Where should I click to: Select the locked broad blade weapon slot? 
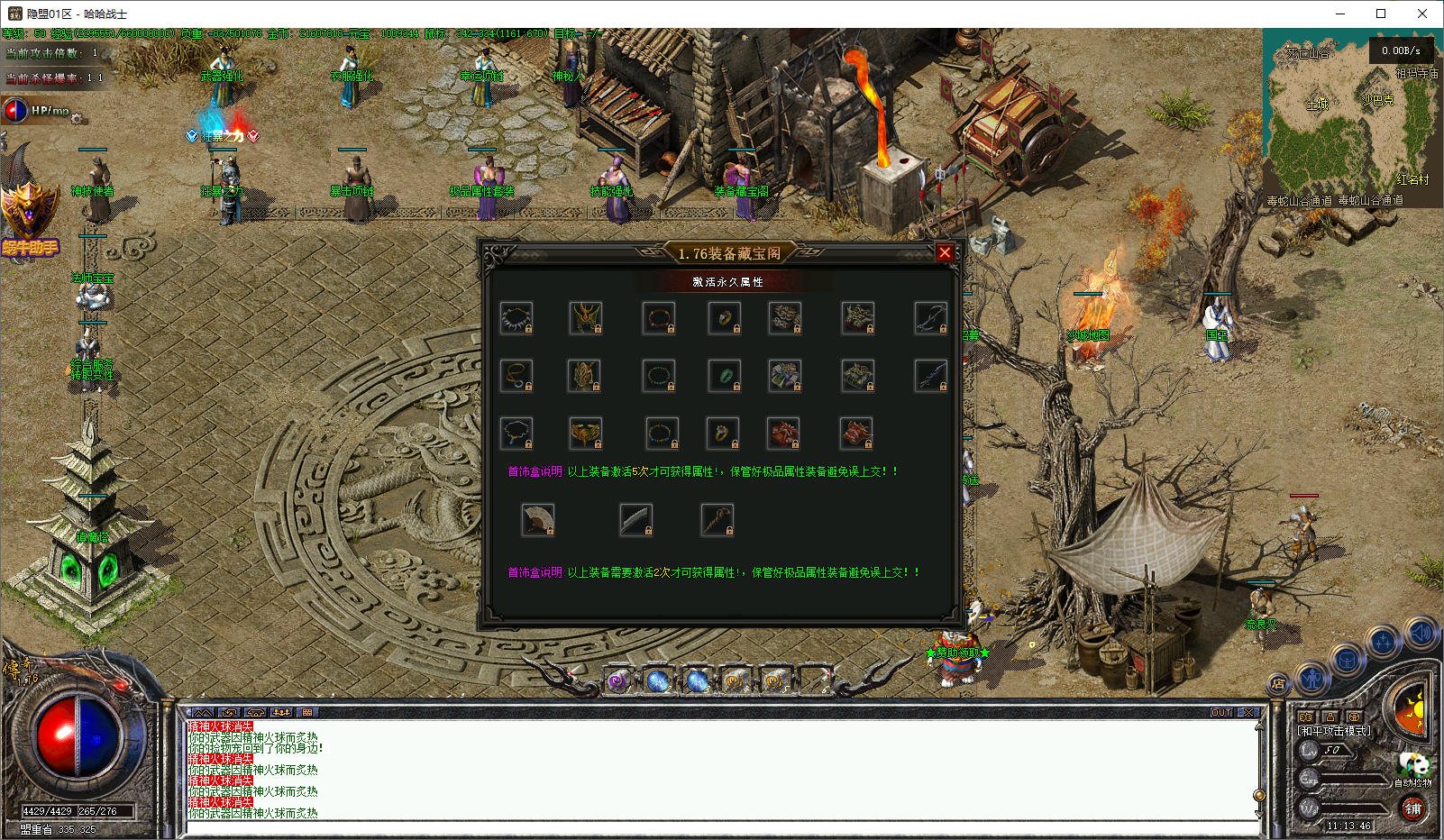(x=636, y=520)
